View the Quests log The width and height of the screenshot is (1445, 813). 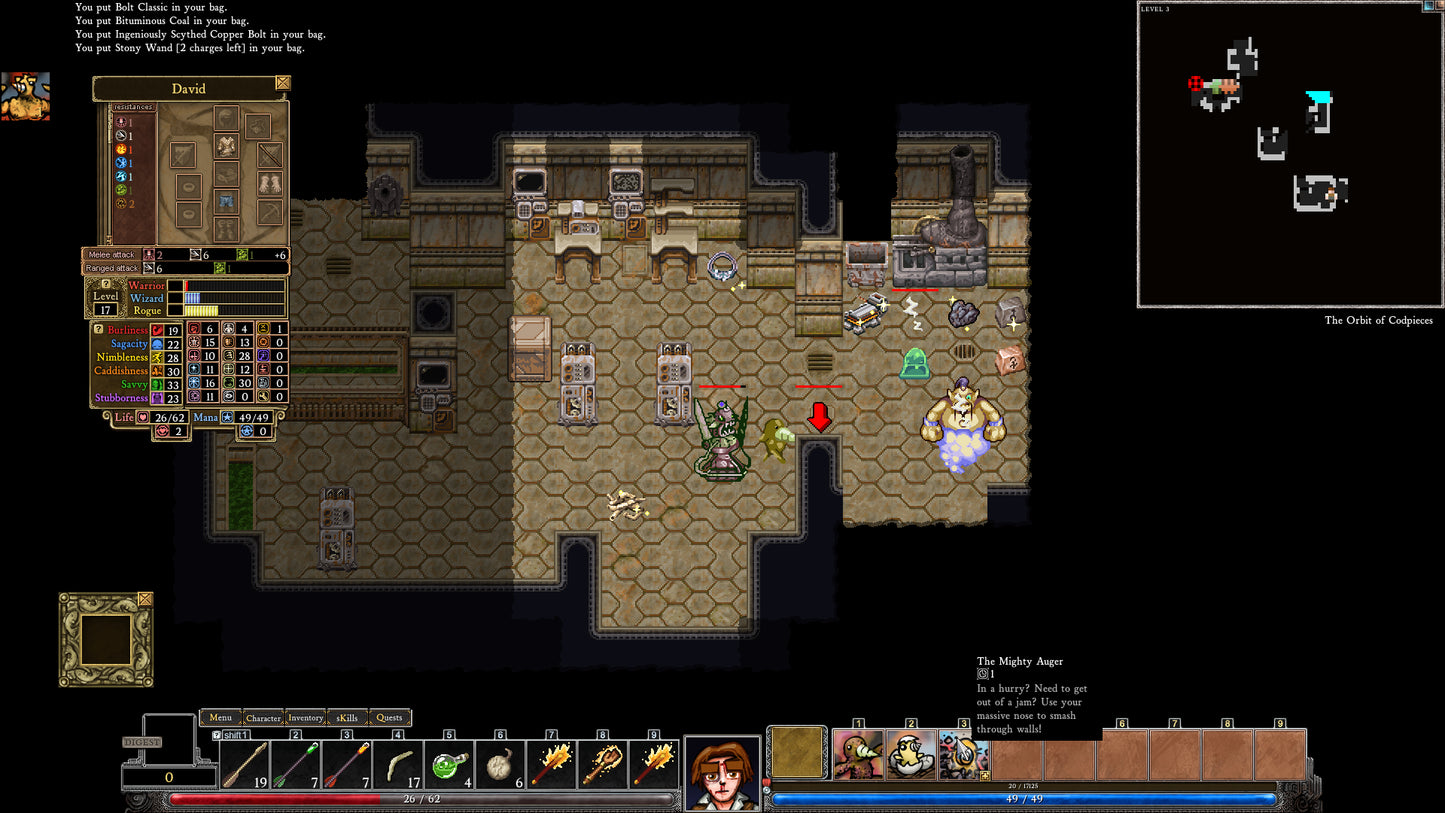[388, 718]
